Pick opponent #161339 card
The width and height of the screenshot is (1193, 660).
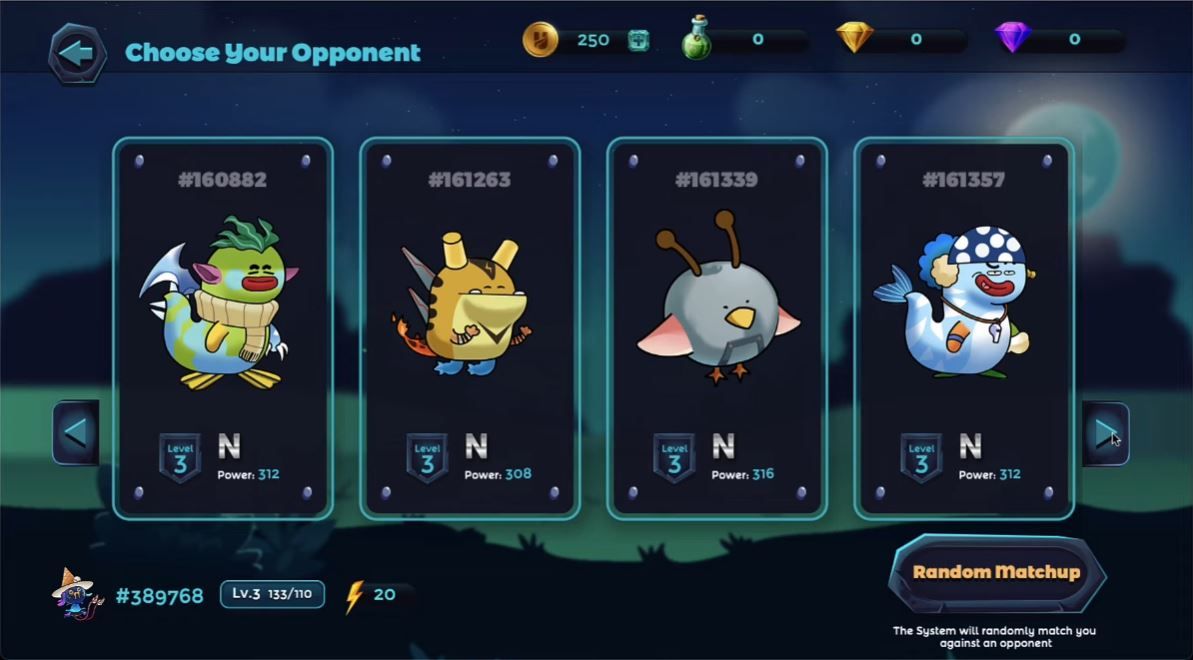pos(716,328)
